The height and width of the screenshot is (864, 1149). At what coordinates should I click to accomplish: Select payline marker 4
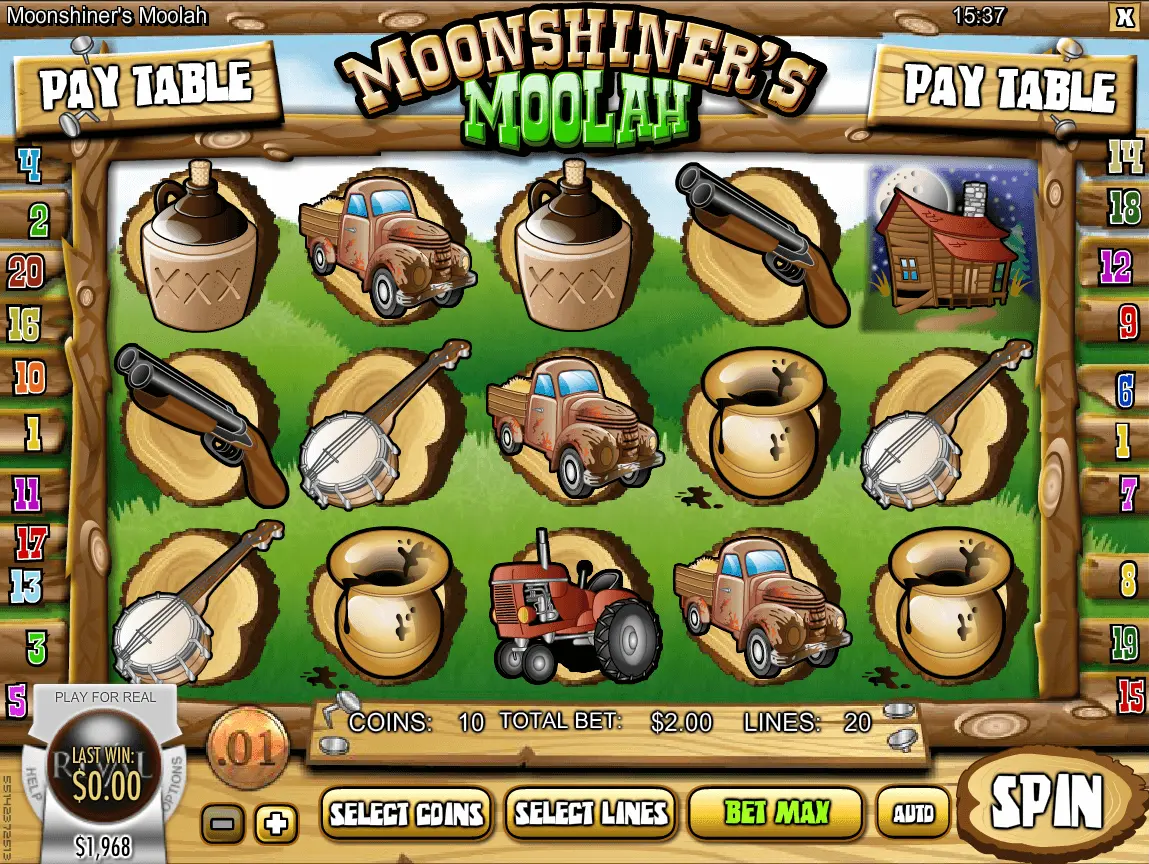pos(29,165)
